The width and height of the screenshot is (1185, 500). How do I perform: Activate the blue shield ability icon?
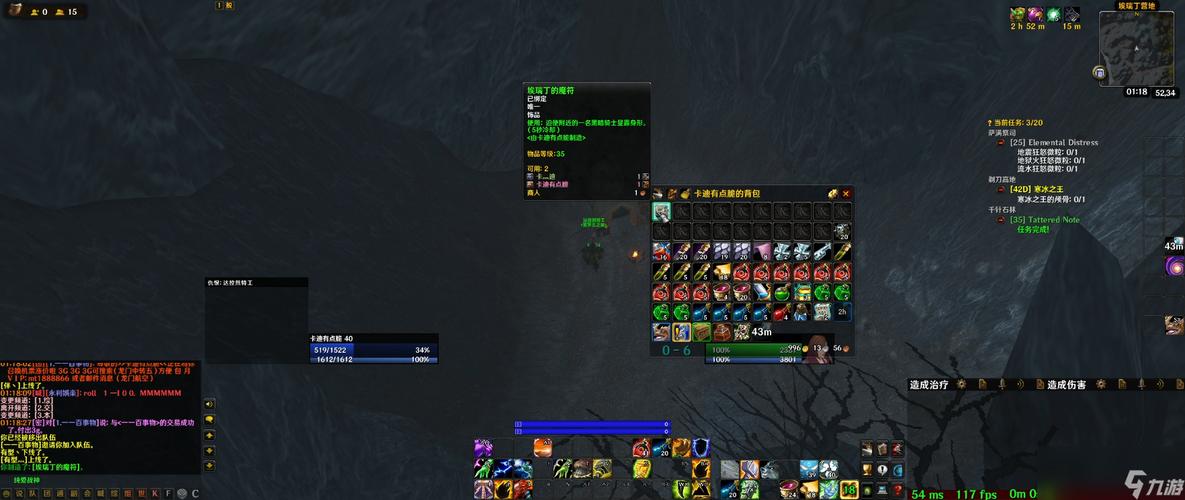coord(701,447)
